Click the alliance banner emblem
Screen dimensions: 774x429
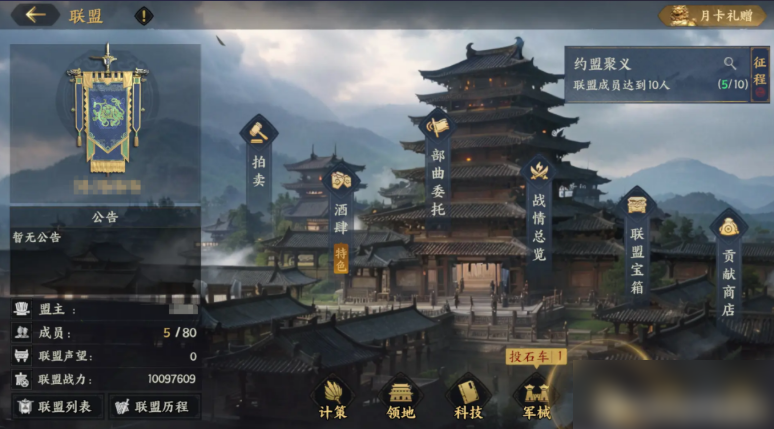coord(105,108)
